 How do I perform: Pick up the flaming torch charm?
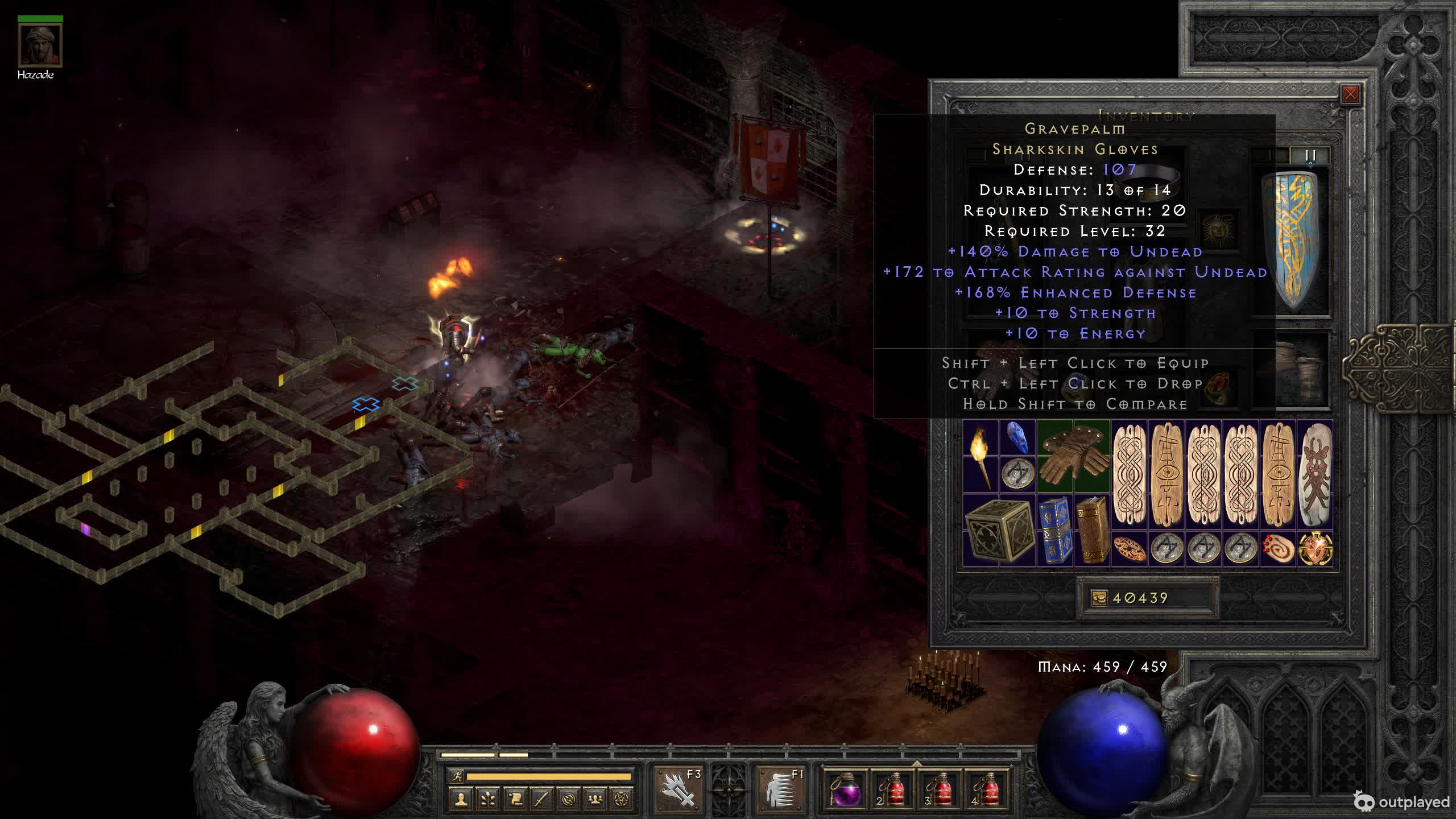[980, 457]
